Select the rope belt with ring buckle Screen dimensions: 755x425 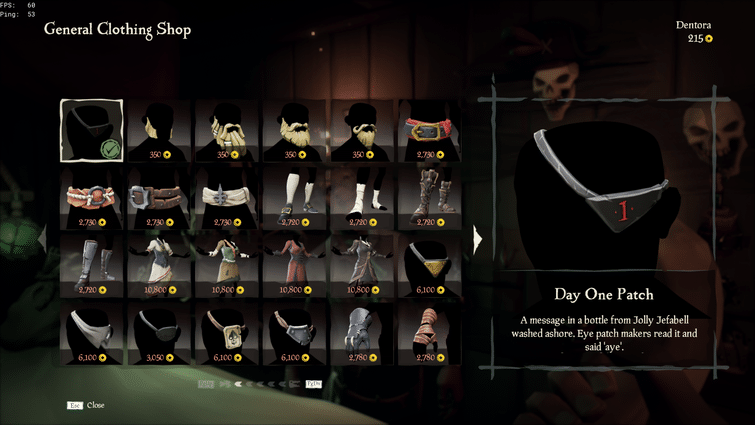(92, 198)
